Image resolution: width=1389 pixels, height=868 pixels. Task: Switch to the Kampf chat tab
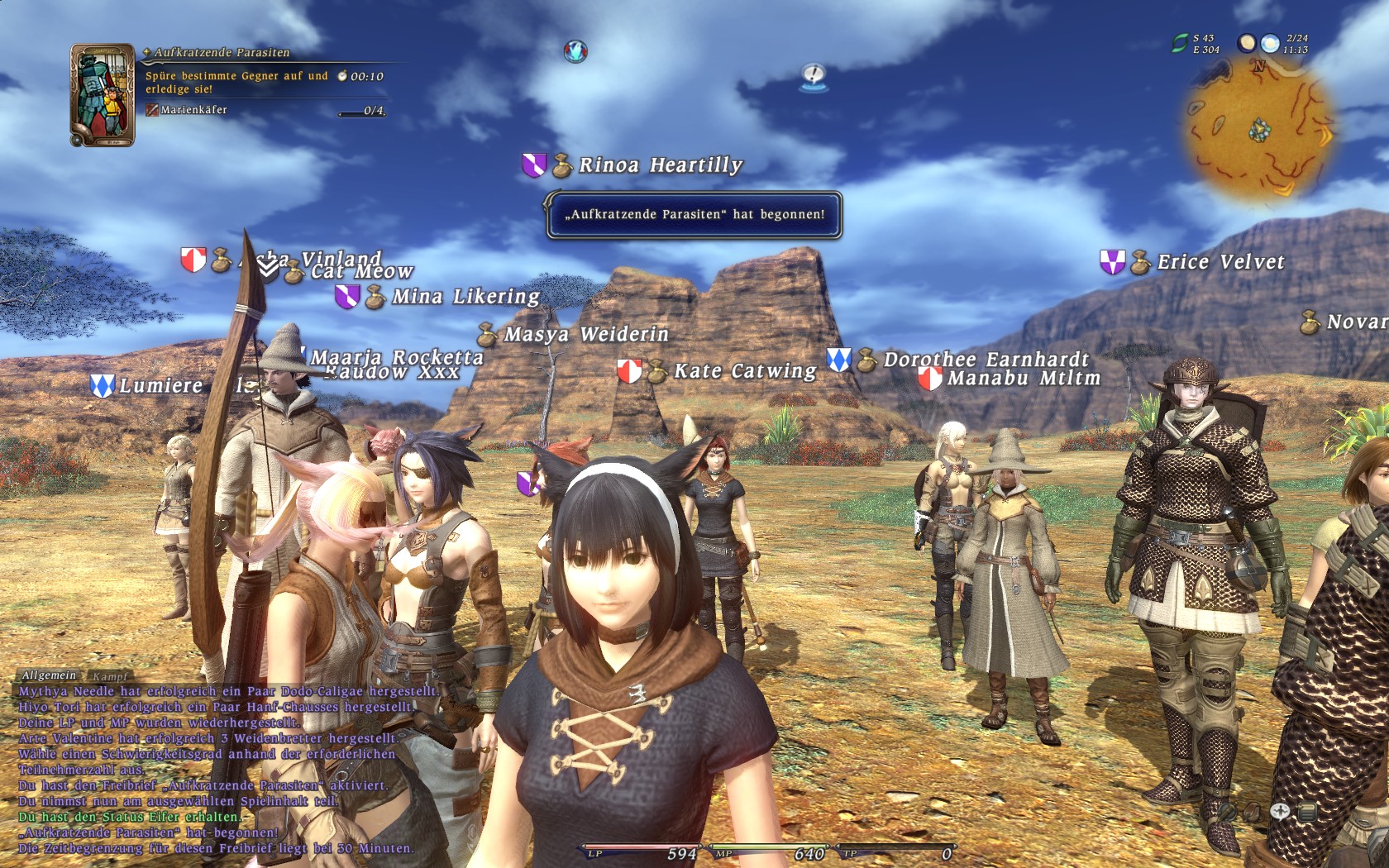[x=110, y=676]
